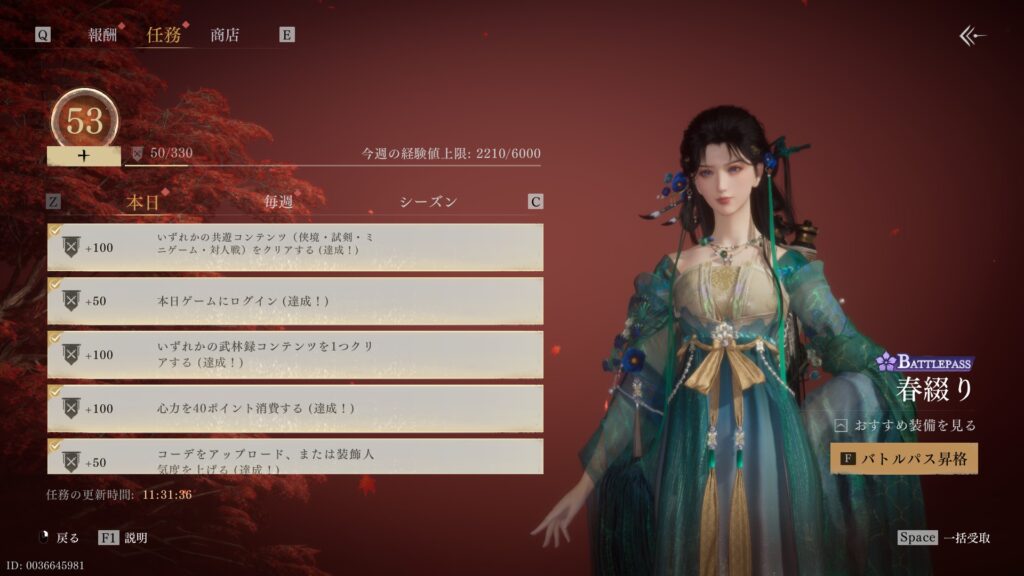Select the 任務 missions tab
This screenshot has height=576, width=1024.
click(163, 35)
